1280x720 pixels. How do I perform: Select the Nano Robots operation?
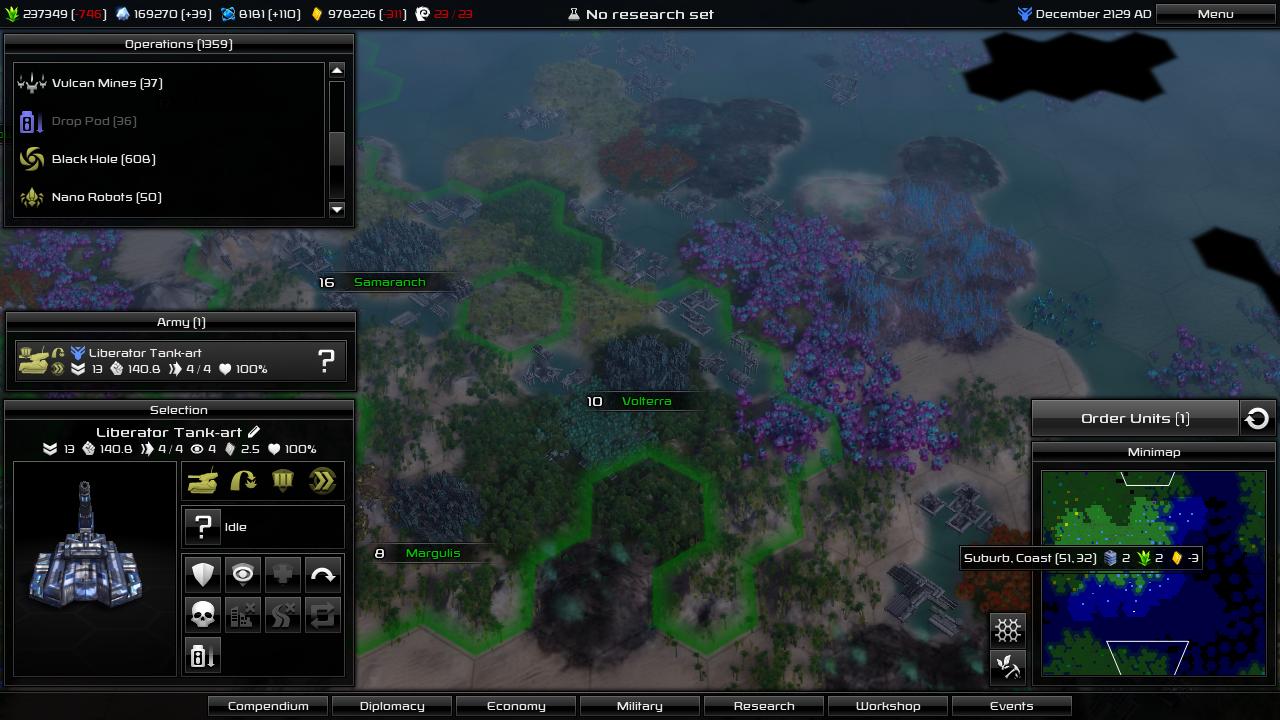pyautogui.click(x=106, y=197)
